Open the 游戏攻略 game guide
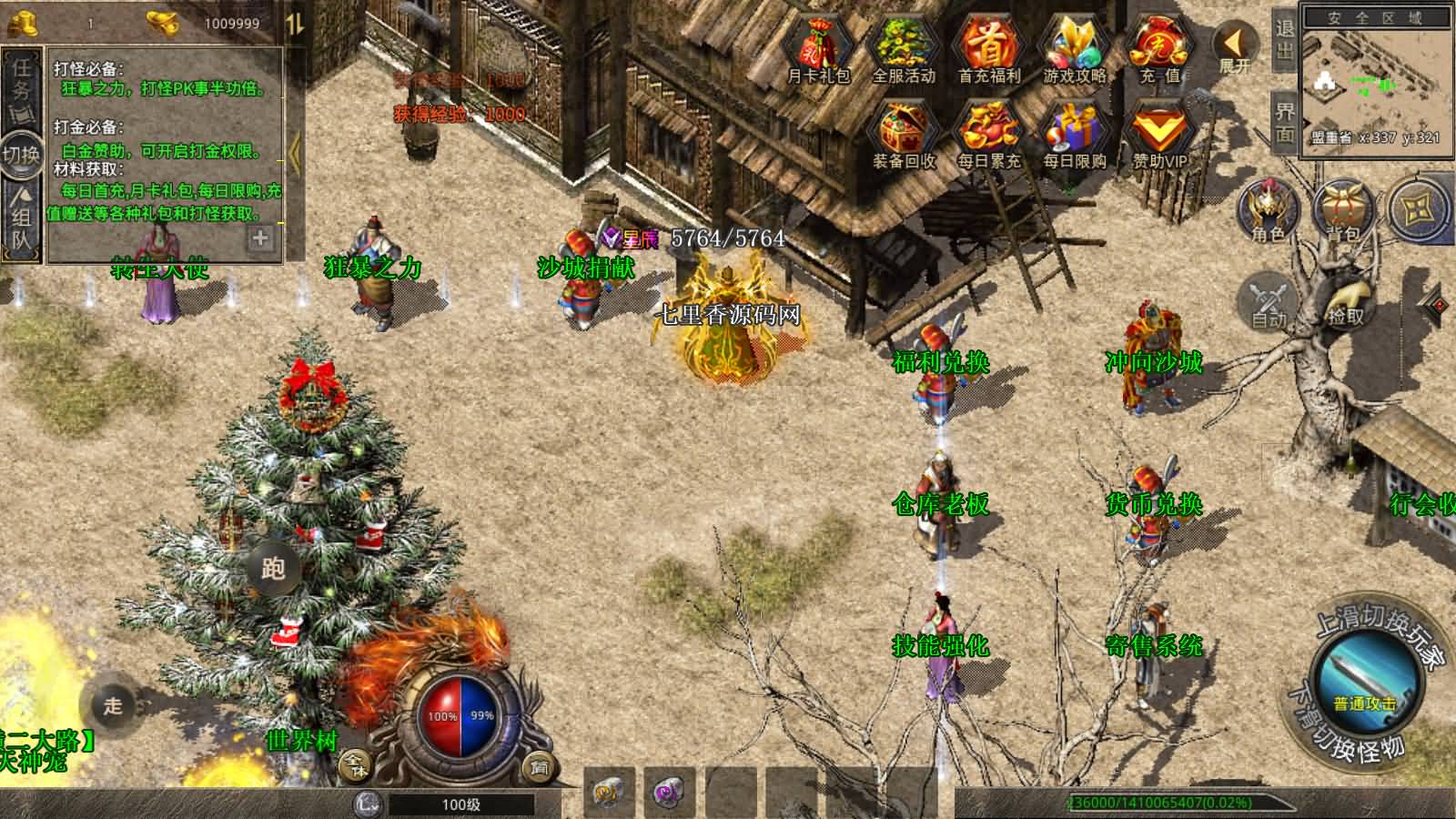 [1074, 50]
